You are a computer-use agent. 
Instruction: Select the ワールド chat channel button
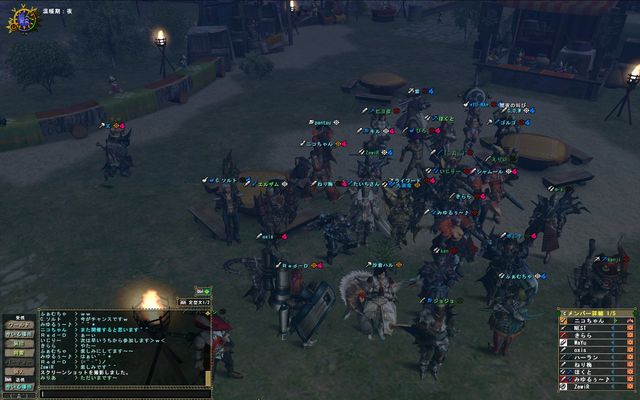click(21, 324)
